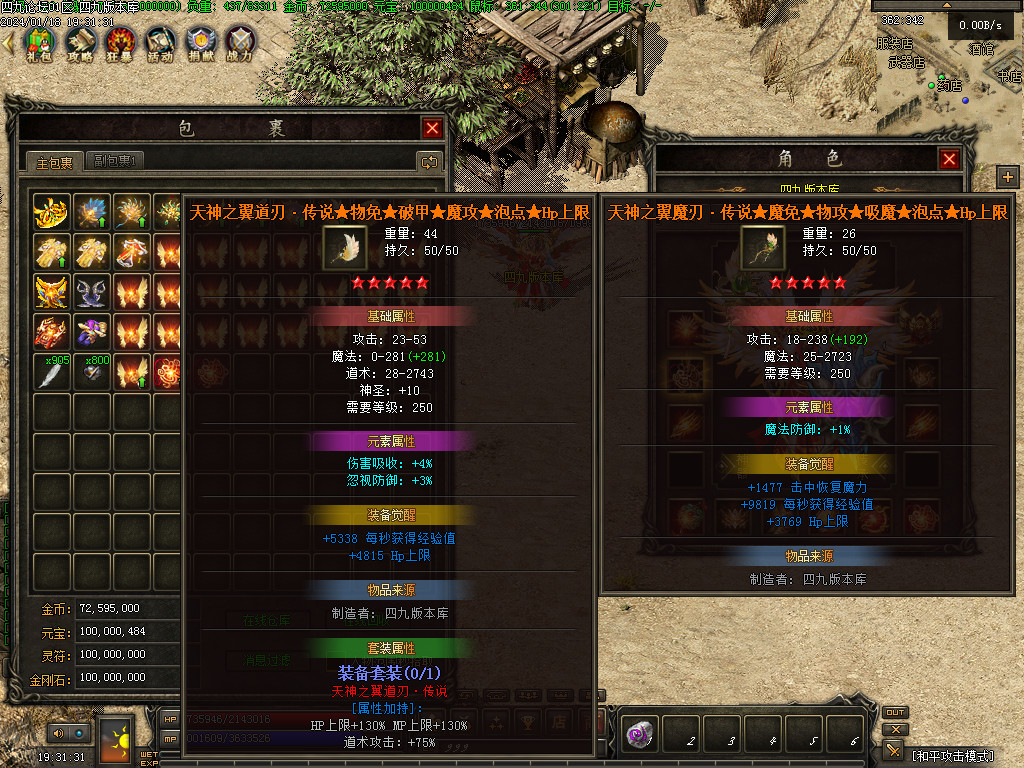Toggle the attack mode crossed-swords button
Image resolution: width=1024 pixels, height=768 pixels.
tap(893, 750)
